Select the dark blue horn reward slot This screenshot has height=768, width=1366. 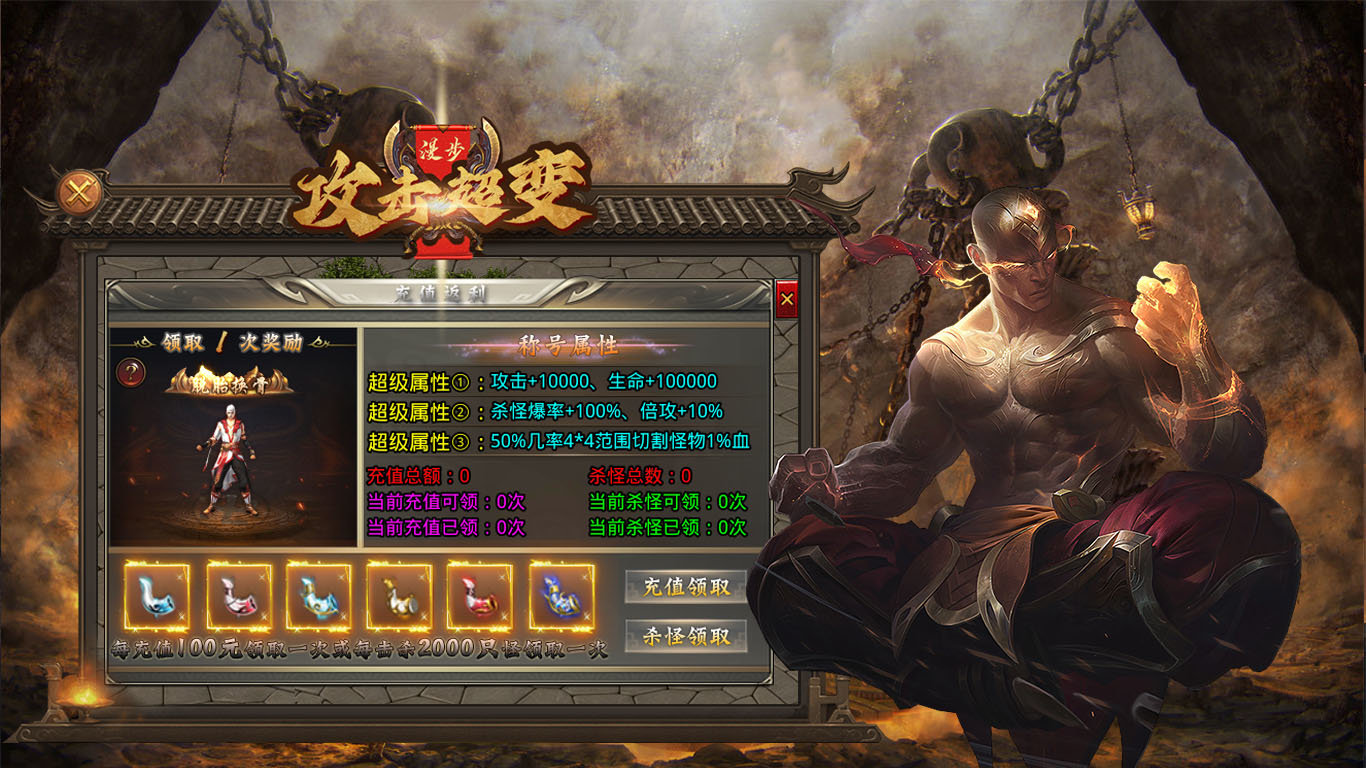561,597
